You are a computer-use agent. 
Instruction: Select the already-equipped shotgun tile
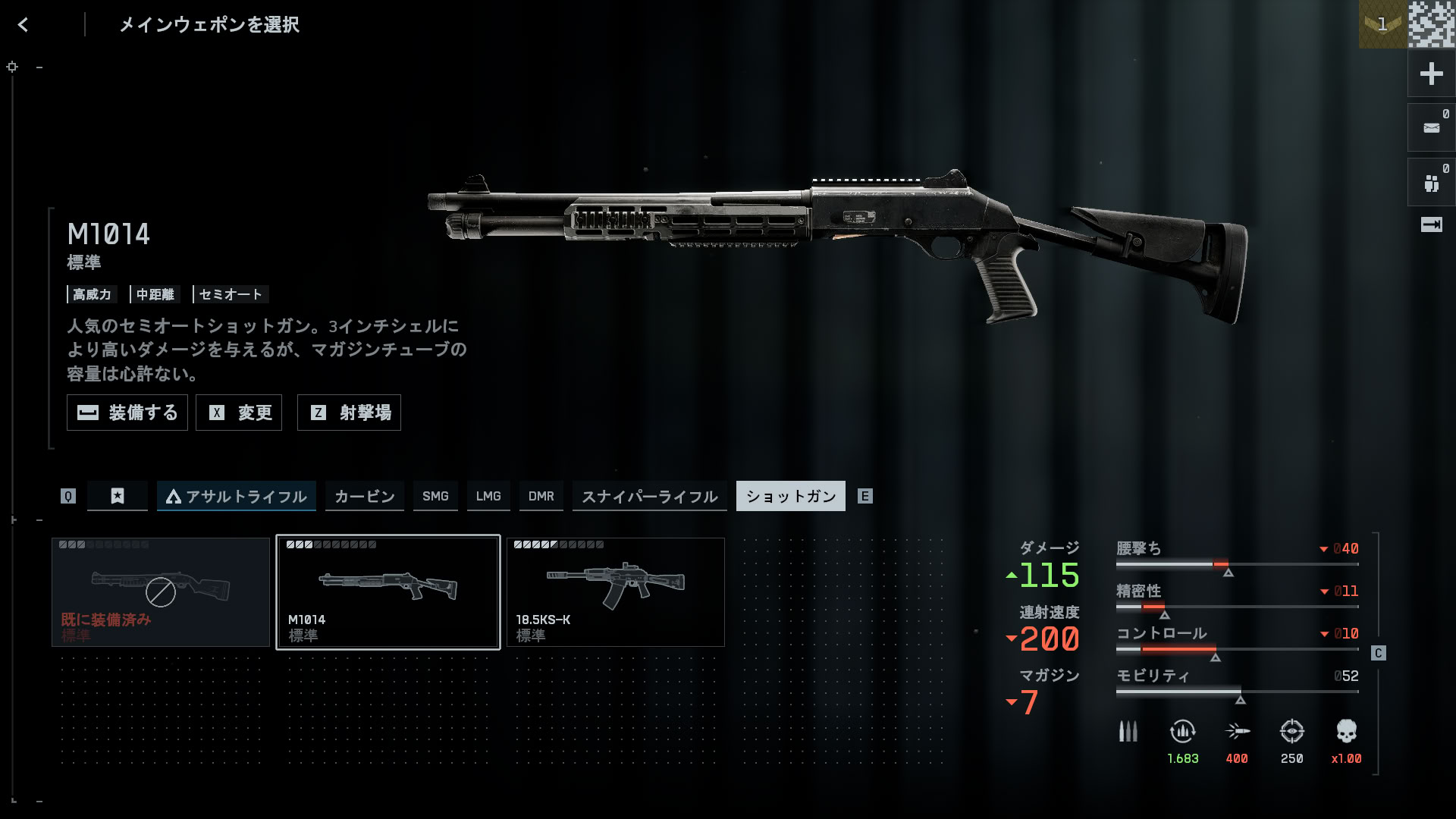(161, 592)
